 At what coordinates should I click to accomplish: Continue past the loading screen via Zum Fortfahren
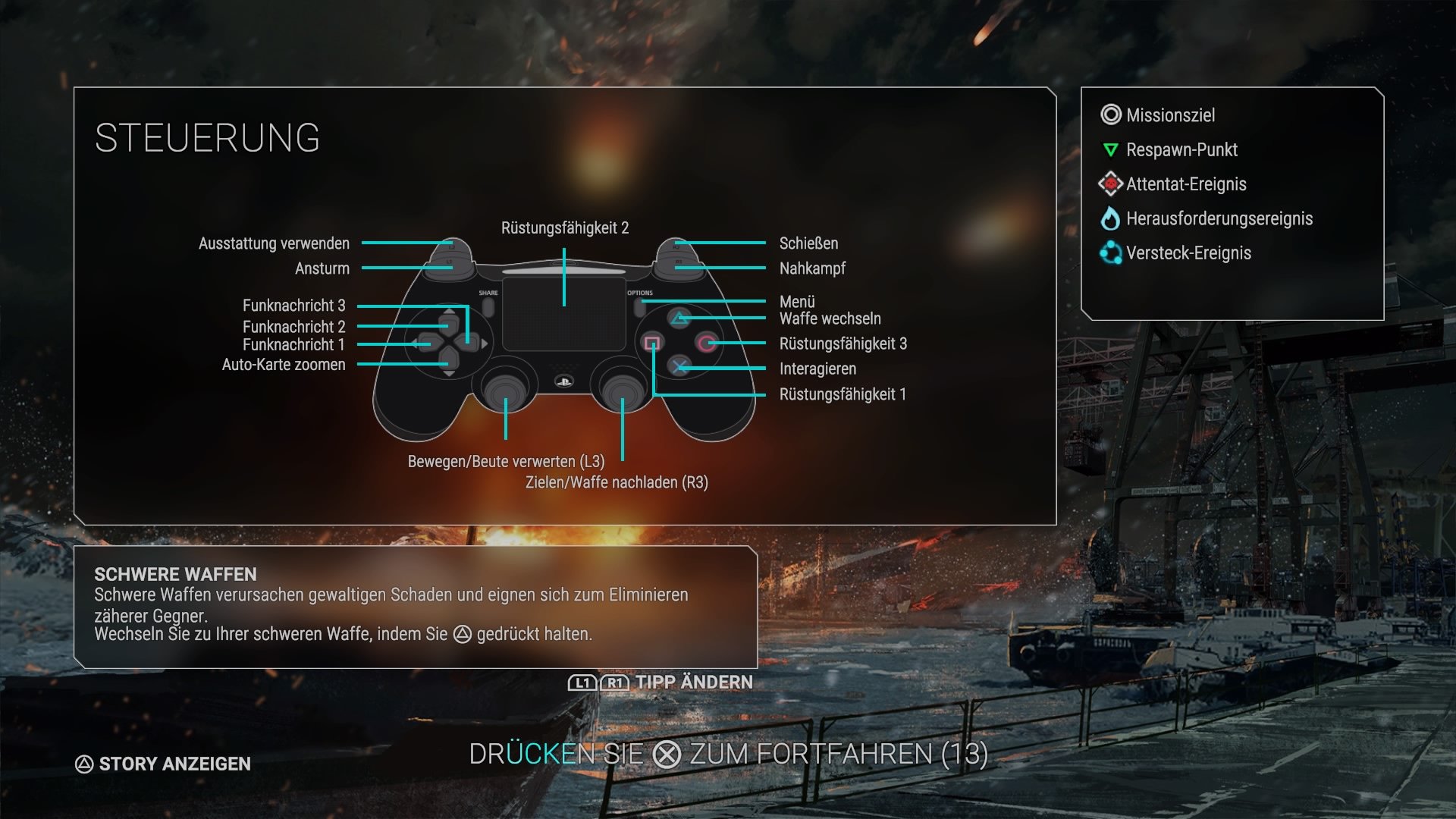click(x=728, y=755)
